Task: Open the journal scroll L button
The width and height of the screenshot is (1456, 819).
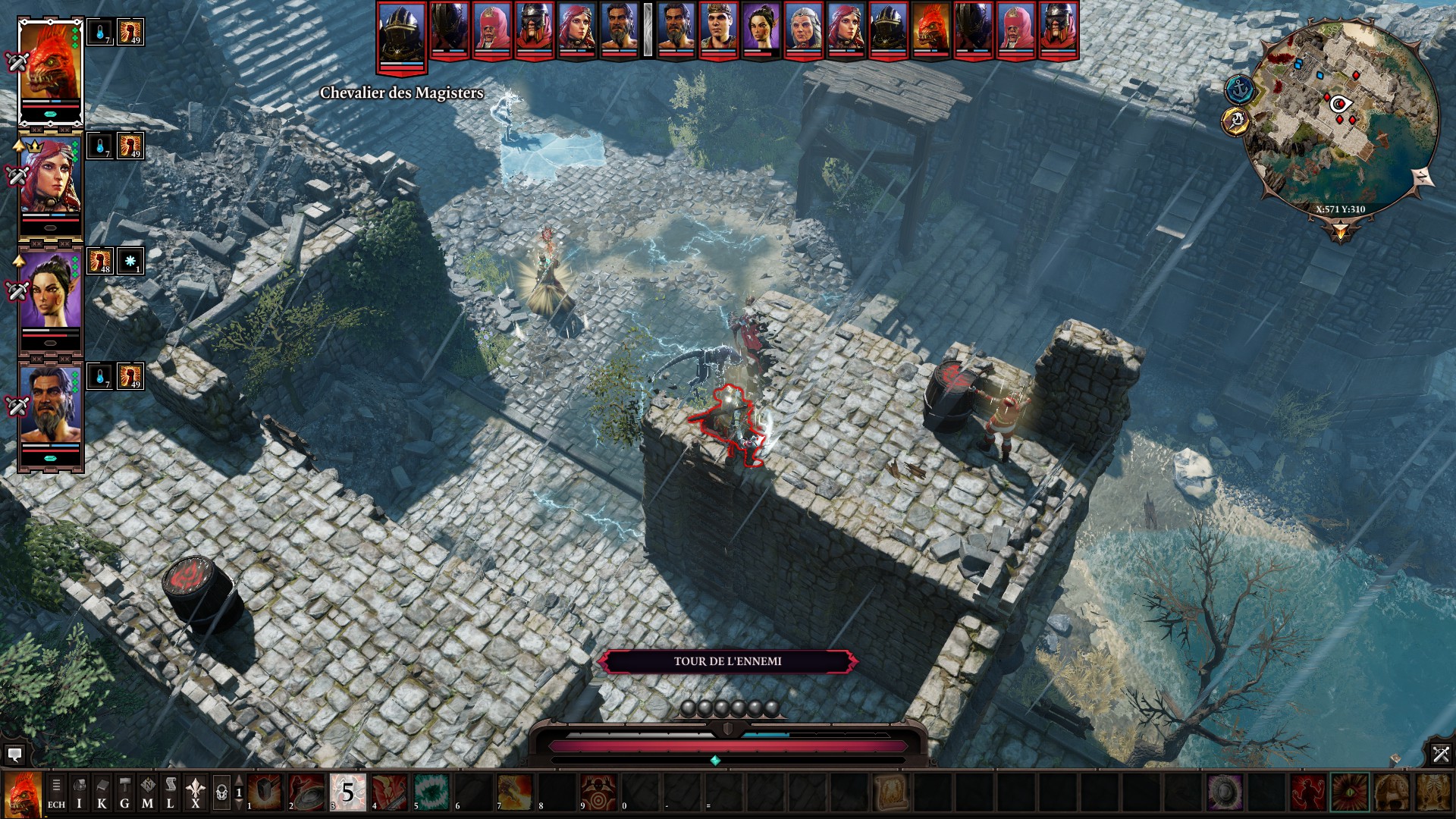Action: coord(170,793)
